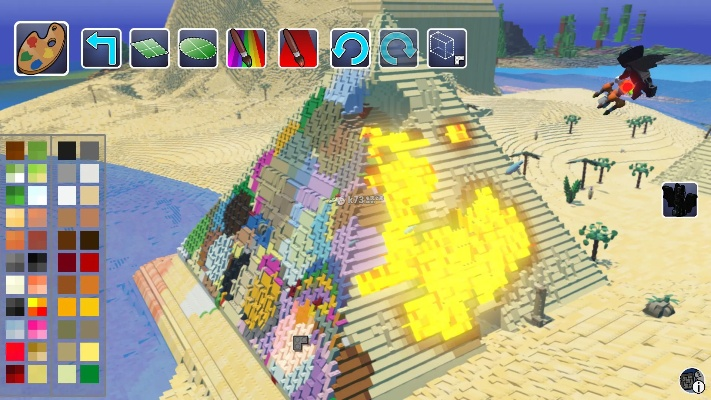Screen dimensions: 711x400
Task: Pick the yellow and red fire swatch
Action: [38, 307]
